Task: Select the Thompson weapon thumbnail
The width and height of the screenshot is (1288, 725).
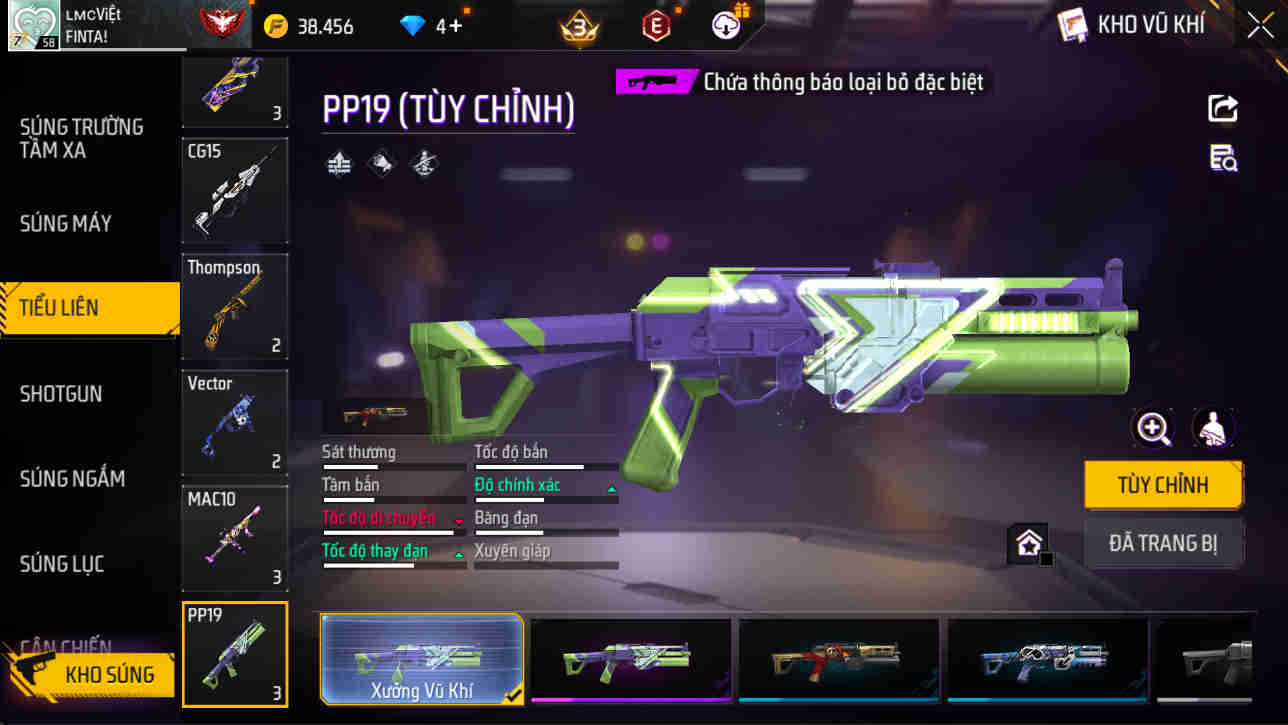Action: tap(234, 307)
